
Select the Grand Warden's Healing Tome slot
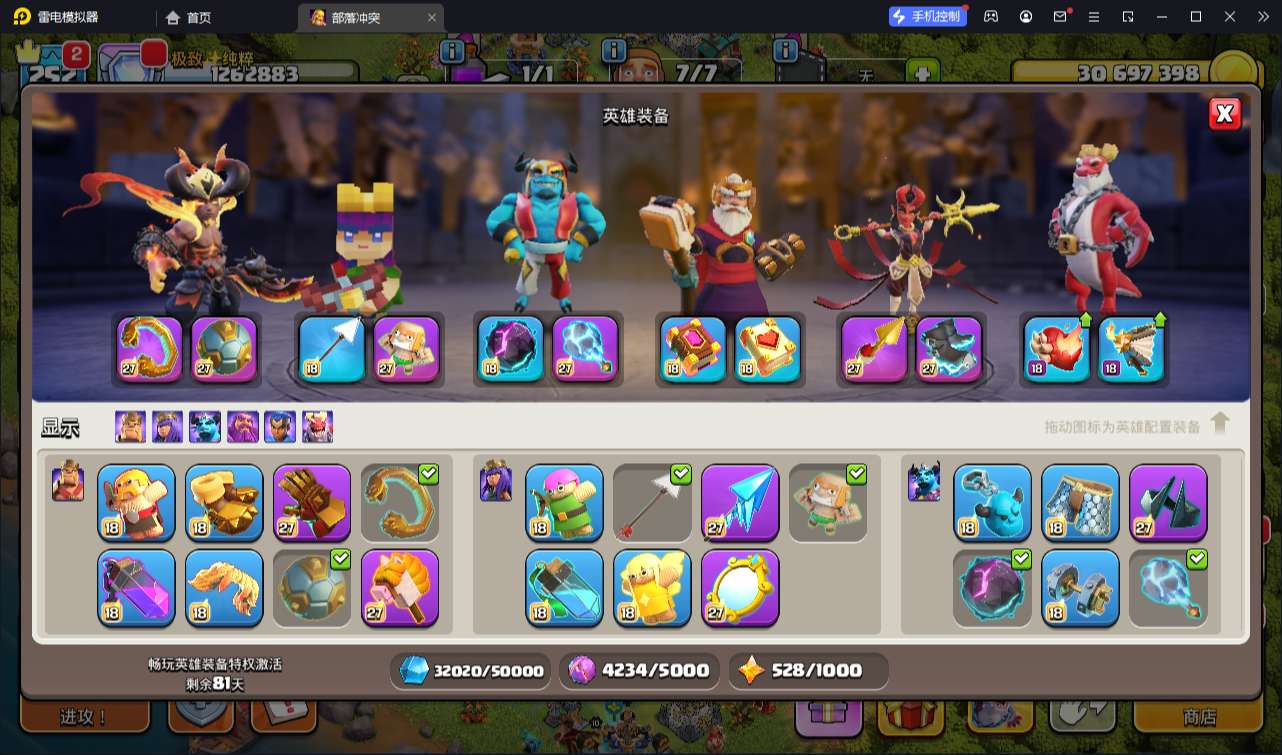768,349
